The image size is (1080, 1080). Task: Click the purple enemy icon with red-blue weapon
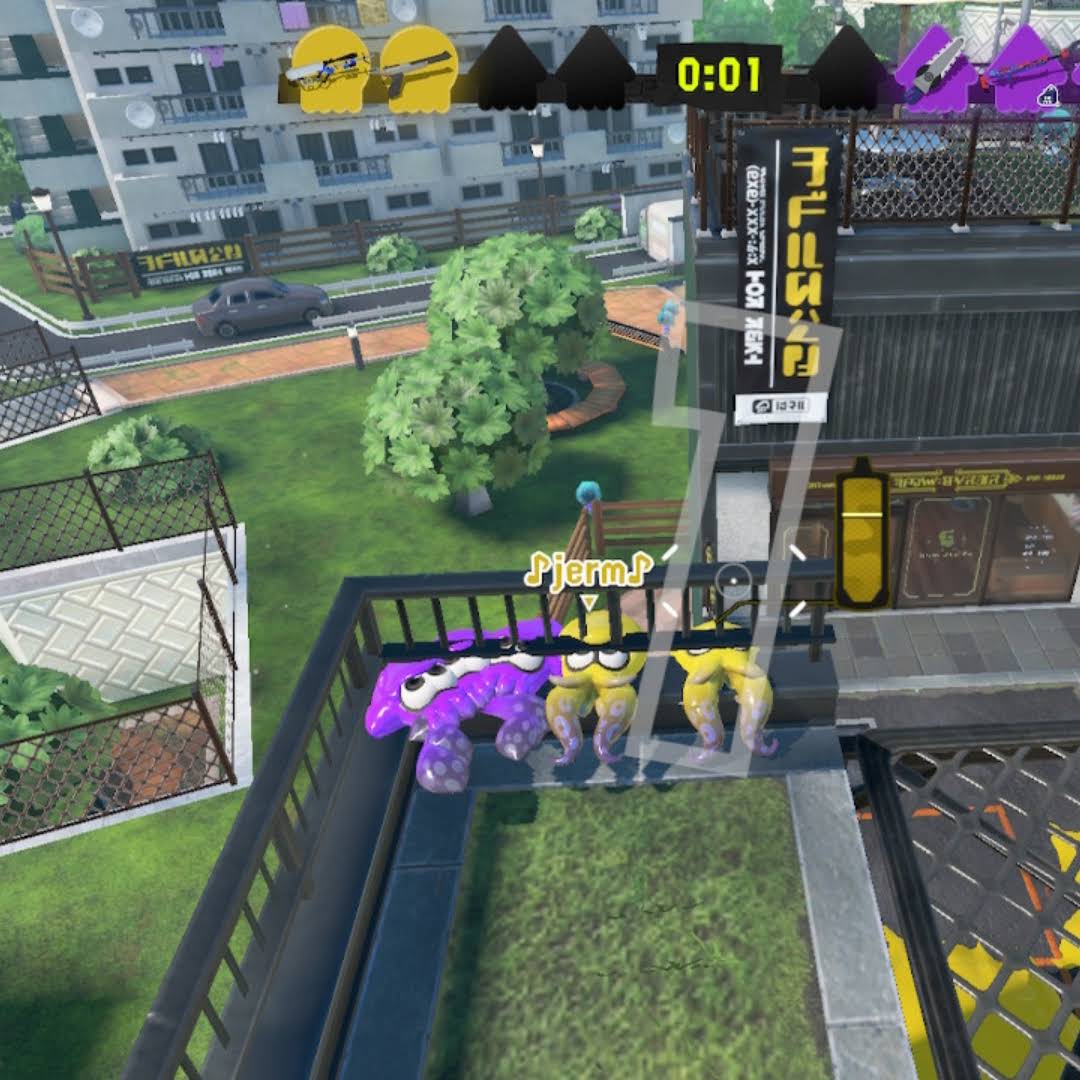tap(1023, 68)
